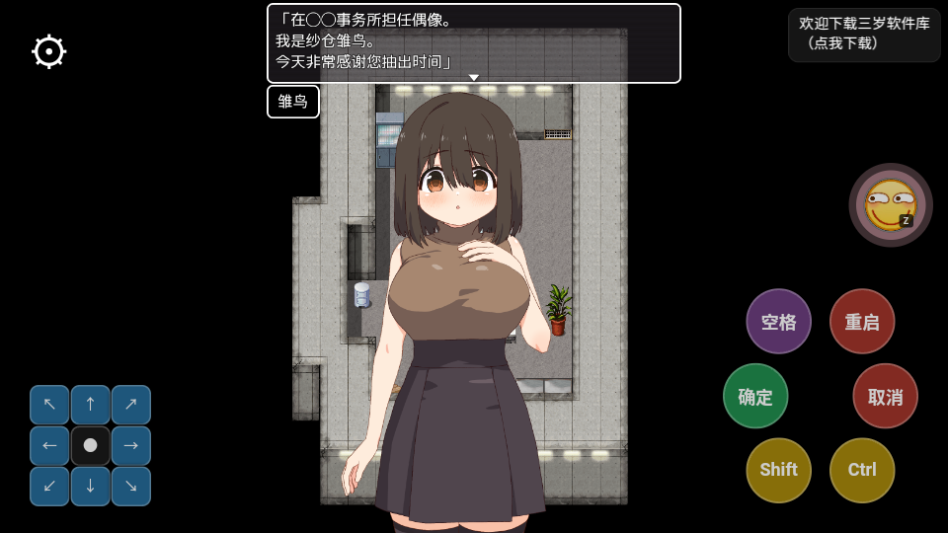Click the right arrow on the d-pad
Viewport: 948px width, 533px height.
point(131,446)
